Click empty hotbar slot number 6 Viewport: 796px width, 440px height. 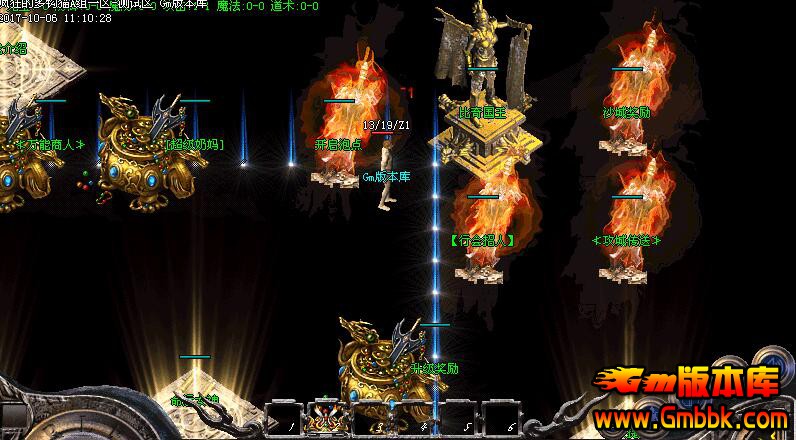(502, 417)
